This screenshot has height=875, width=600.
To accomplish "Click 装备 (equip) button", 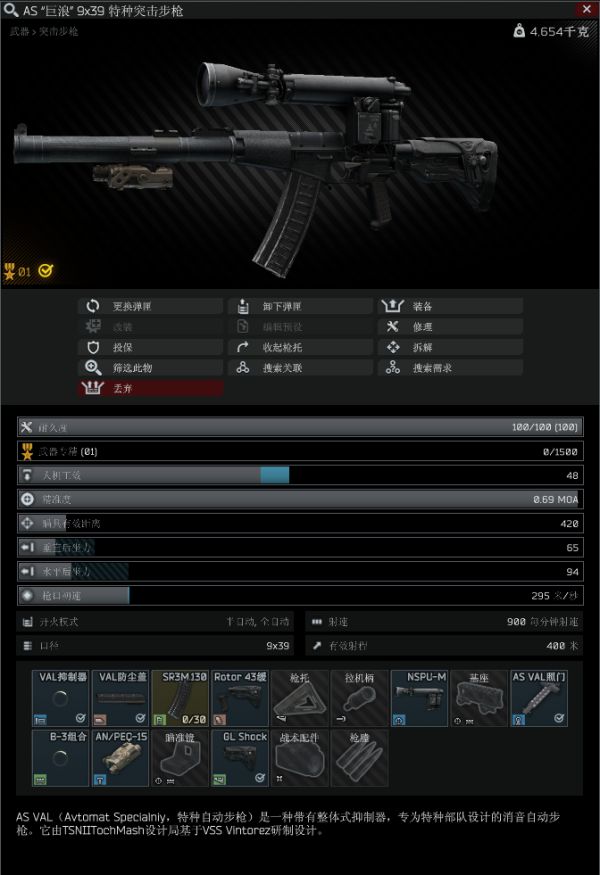I will (450, 306).
